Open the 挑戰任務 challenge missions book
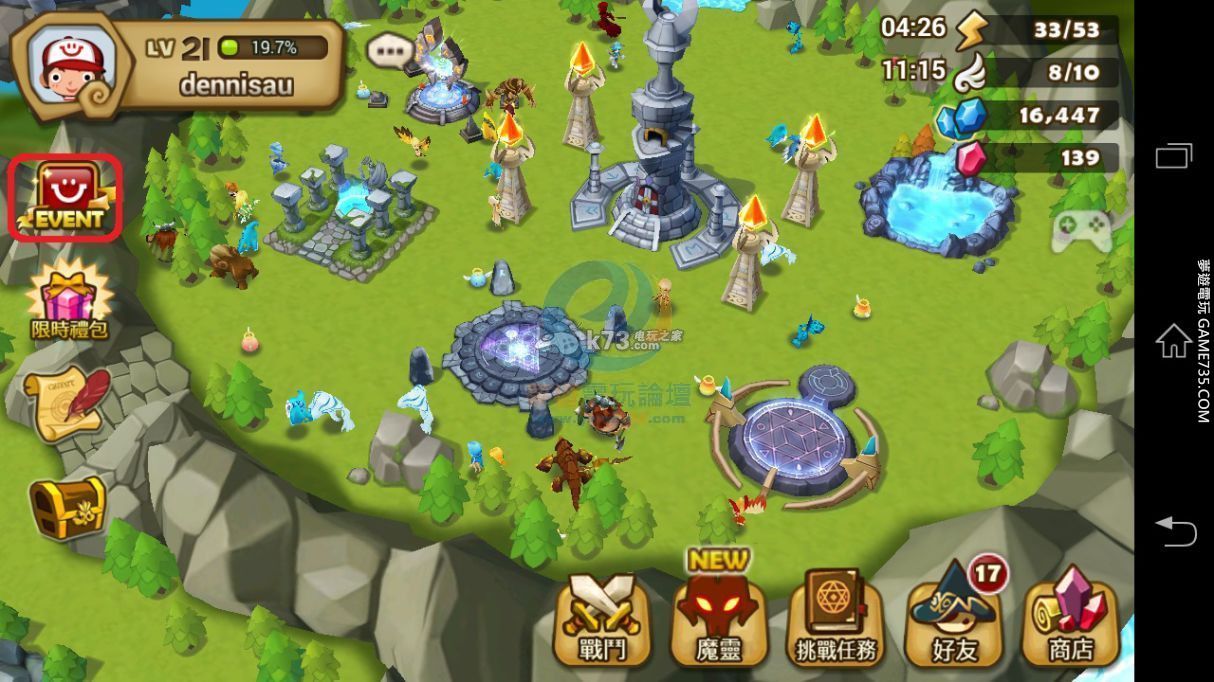The width and height of the screenshot is (1214, 682). [x=837, y=620]
